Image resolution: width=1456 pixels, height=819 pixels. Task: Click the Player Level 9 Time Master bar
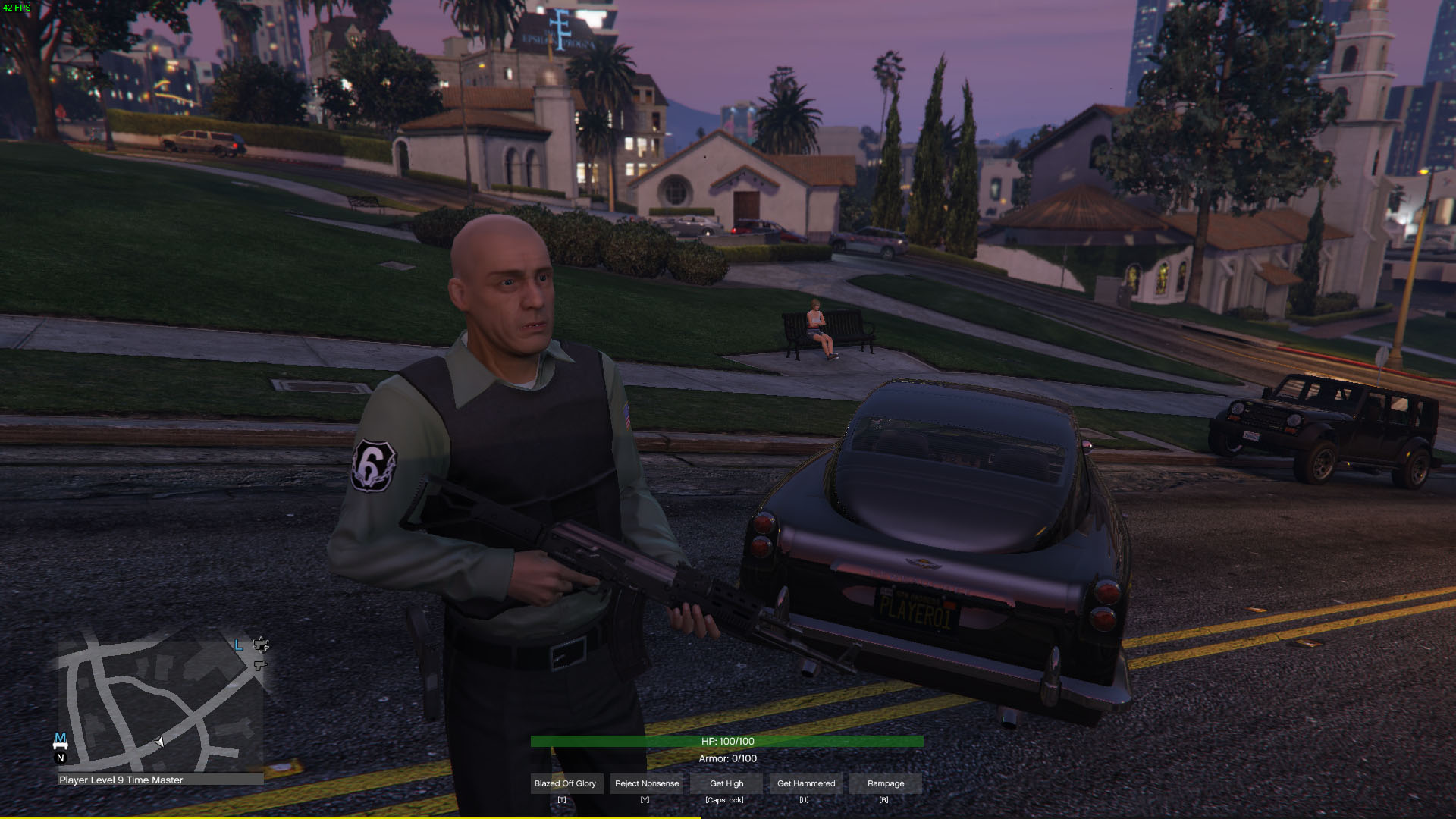(161, 780)
